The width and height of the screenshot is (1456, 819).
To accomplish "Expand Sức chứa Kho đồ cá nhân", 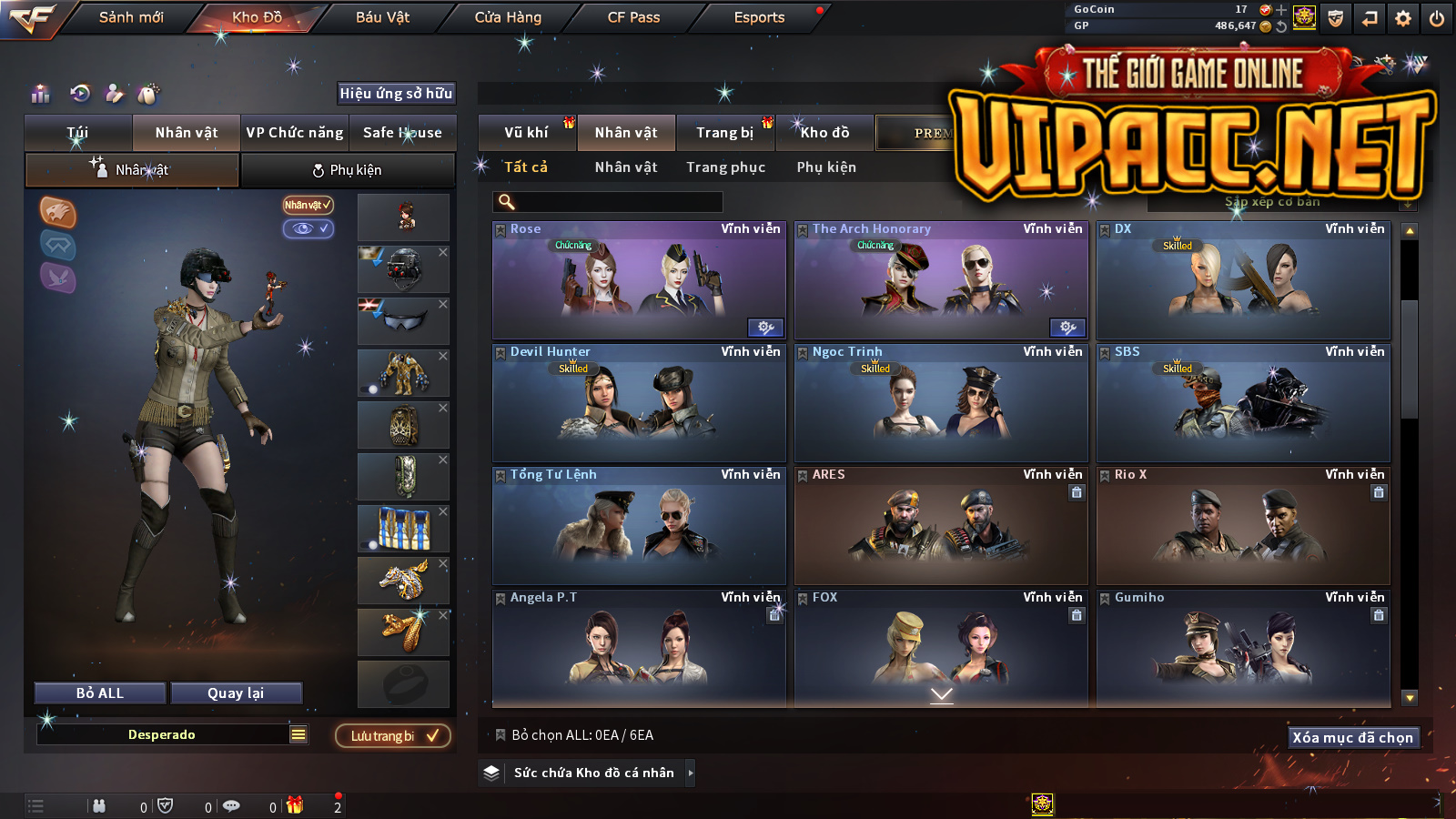I will click(593, 773).
